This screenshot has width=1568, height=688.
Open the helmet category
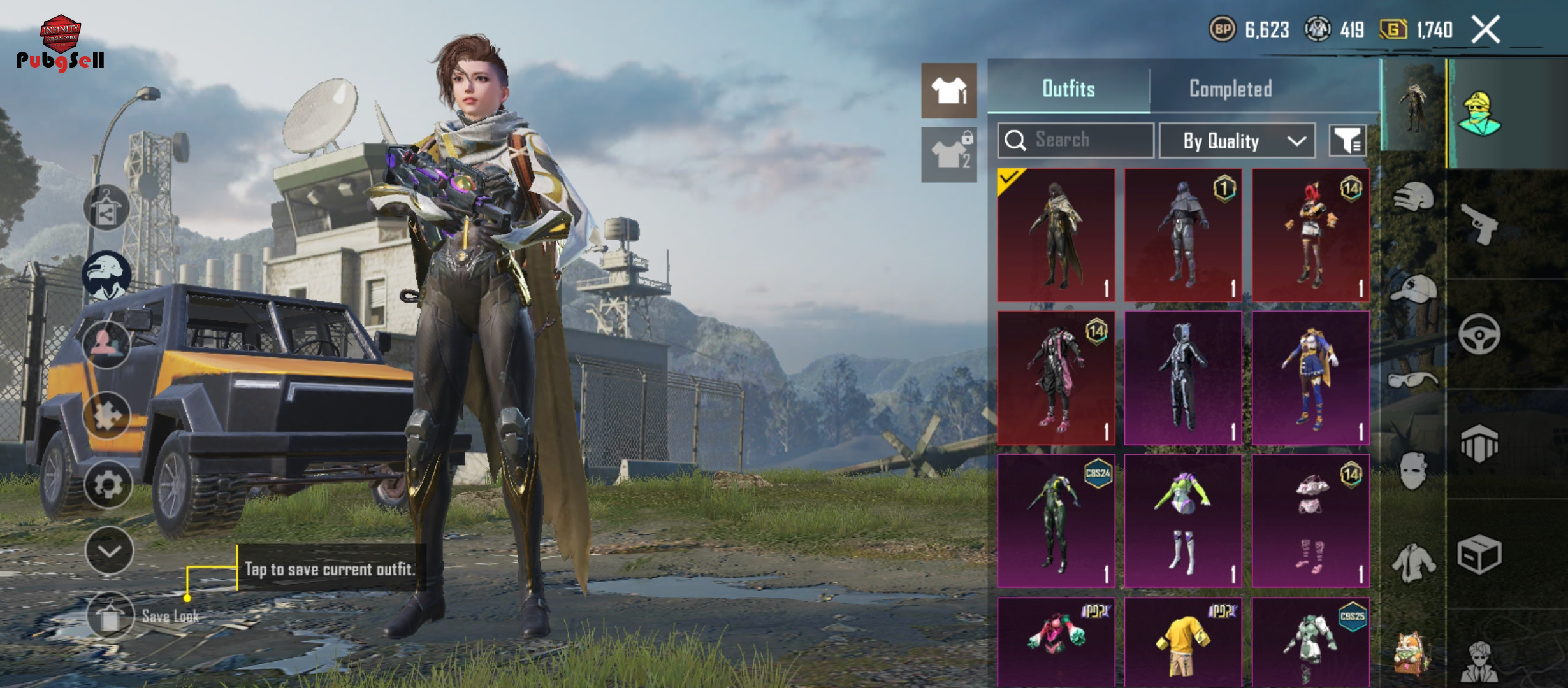1413,197
